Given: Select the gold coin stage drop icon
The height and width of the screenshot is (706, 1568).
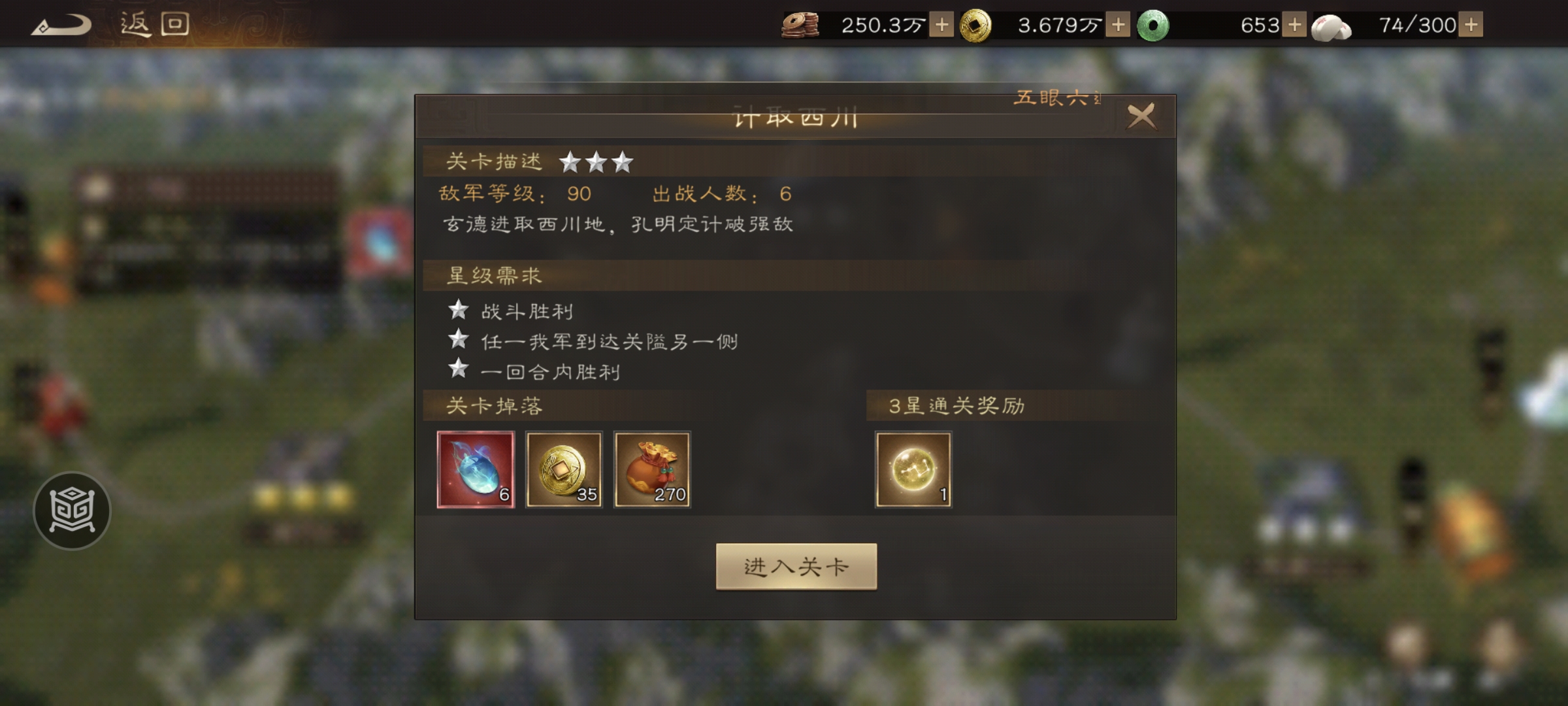Looking at the screenshot, I should click(x=564, y=469).
